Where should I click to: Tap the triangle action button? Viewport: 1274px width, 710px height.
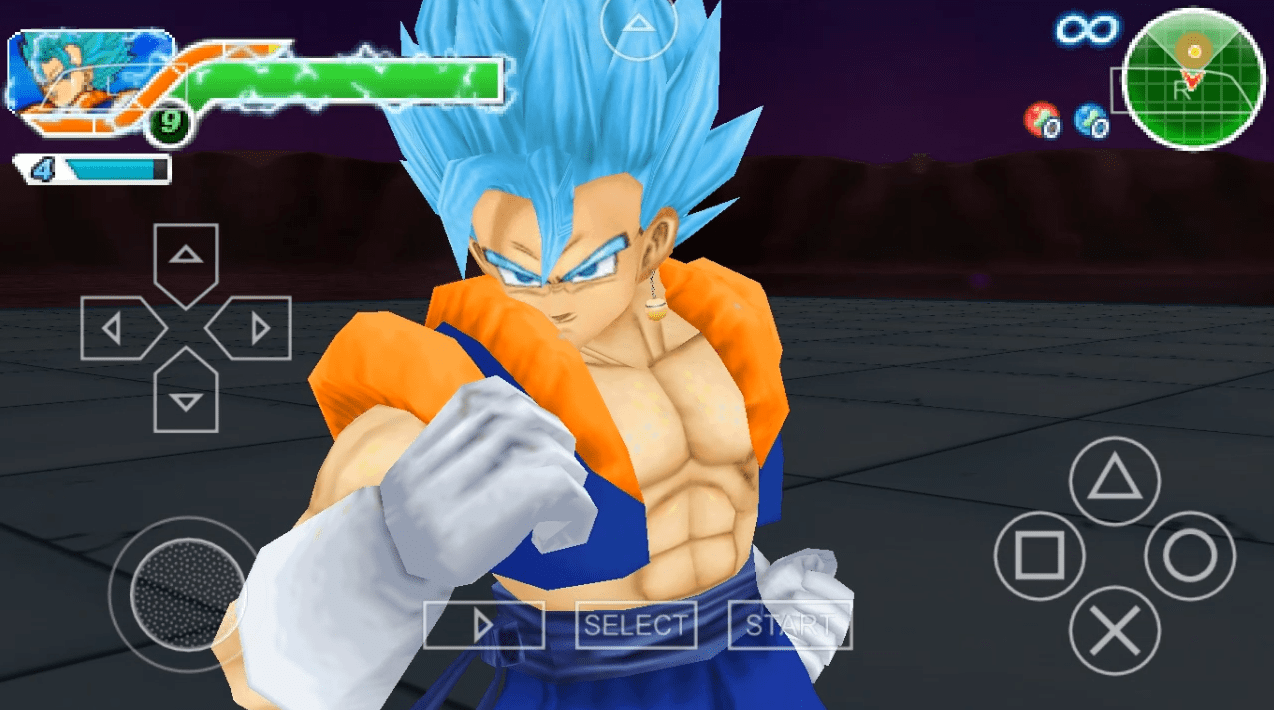1115,482
